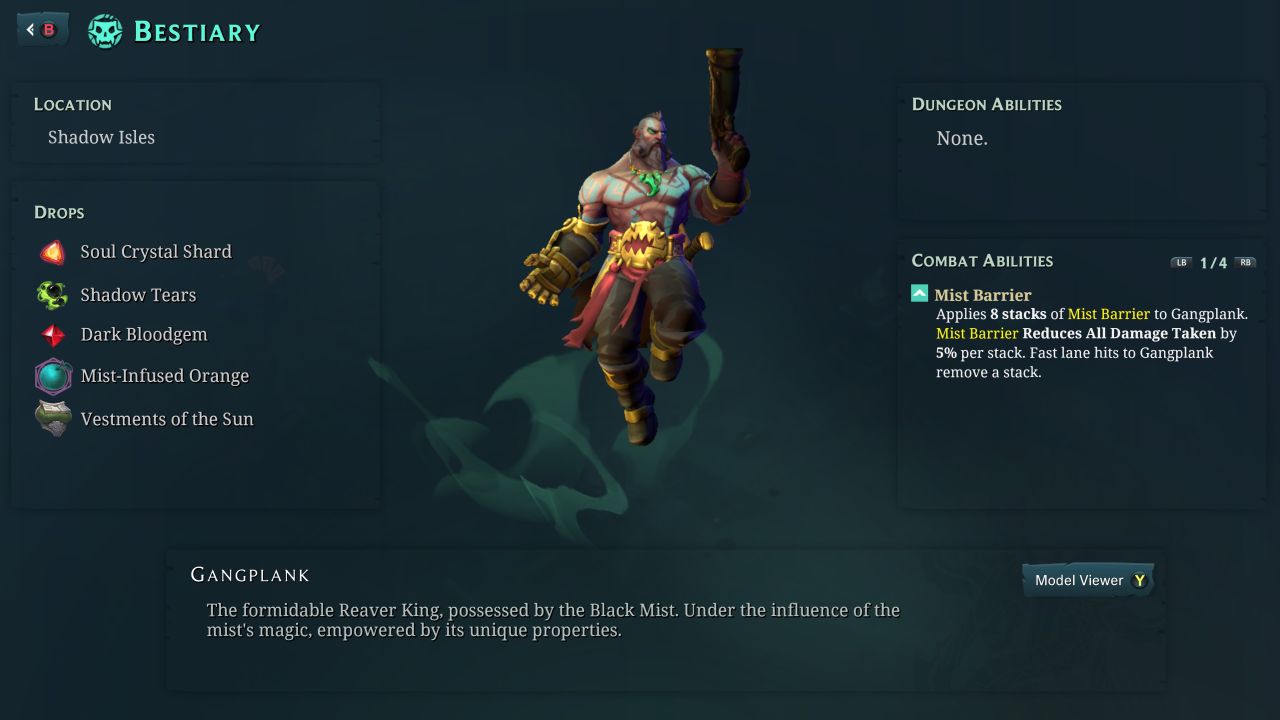The height and width of the screenshot is (720, 1280).
Task: Pick the Vestments of the Sun drop
Action: coord(166,419)
